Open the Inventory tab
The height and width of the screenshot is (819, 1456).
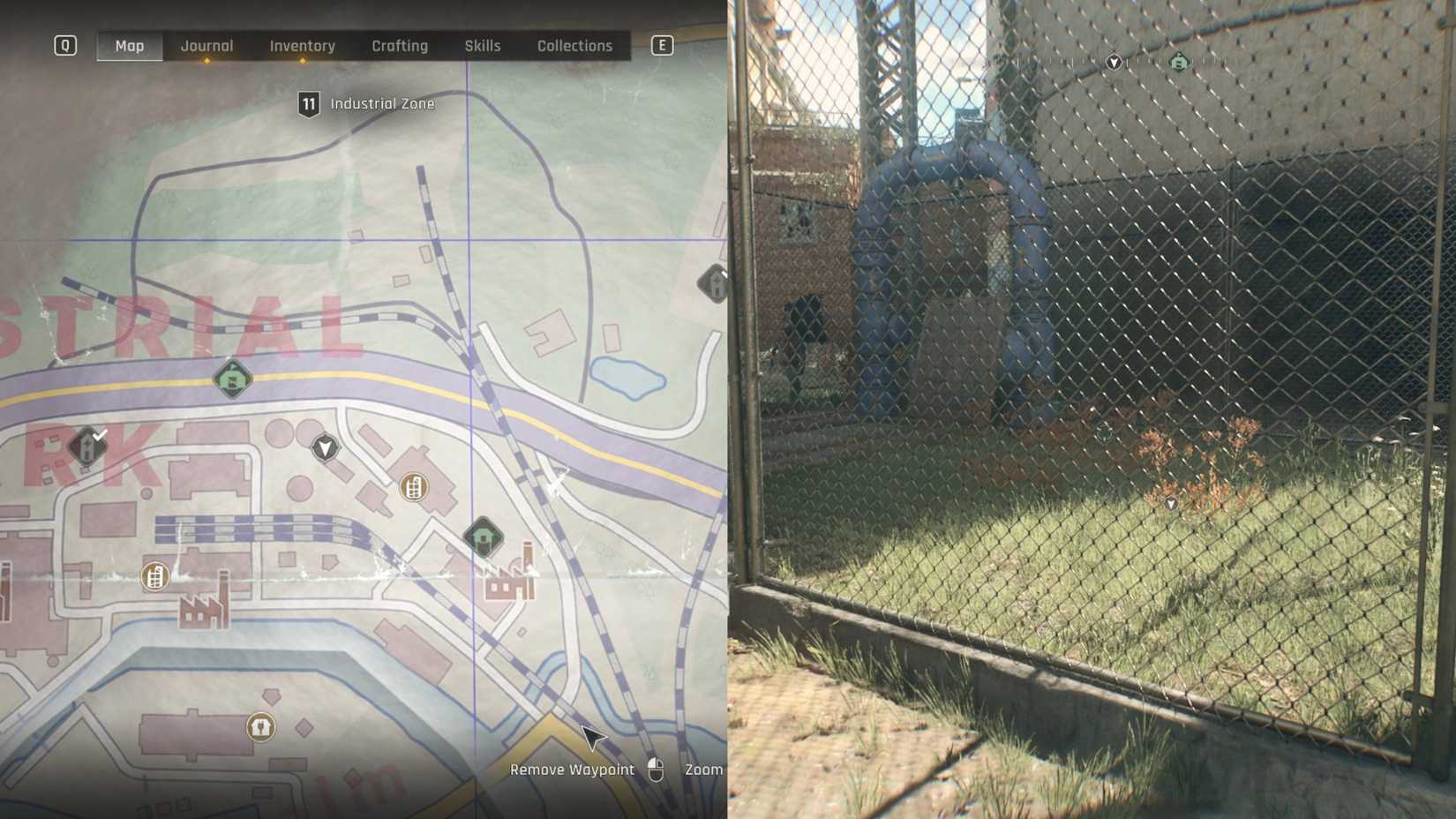tap(302, 45)
